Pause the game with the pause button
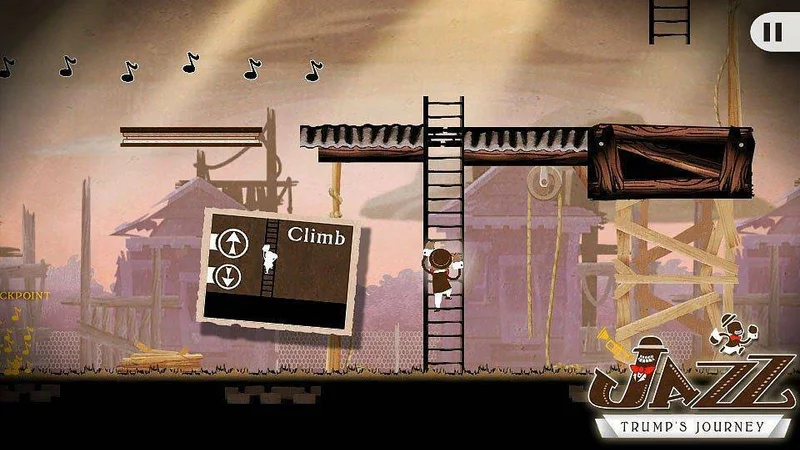The image size is (800, 450). [x=773, y=32]
